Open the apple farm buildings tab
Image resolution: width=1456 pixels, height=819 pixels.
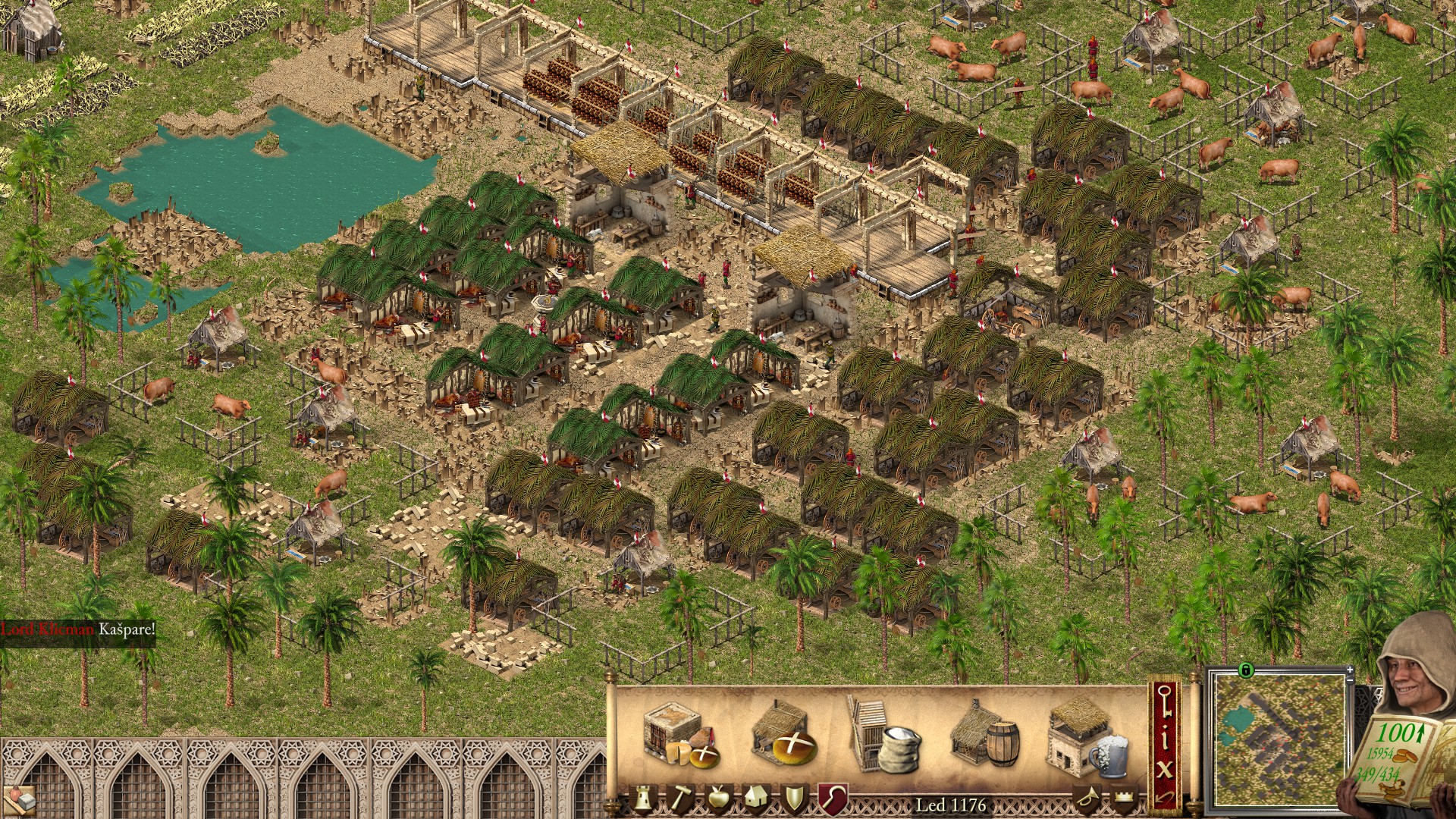[717, 799]
